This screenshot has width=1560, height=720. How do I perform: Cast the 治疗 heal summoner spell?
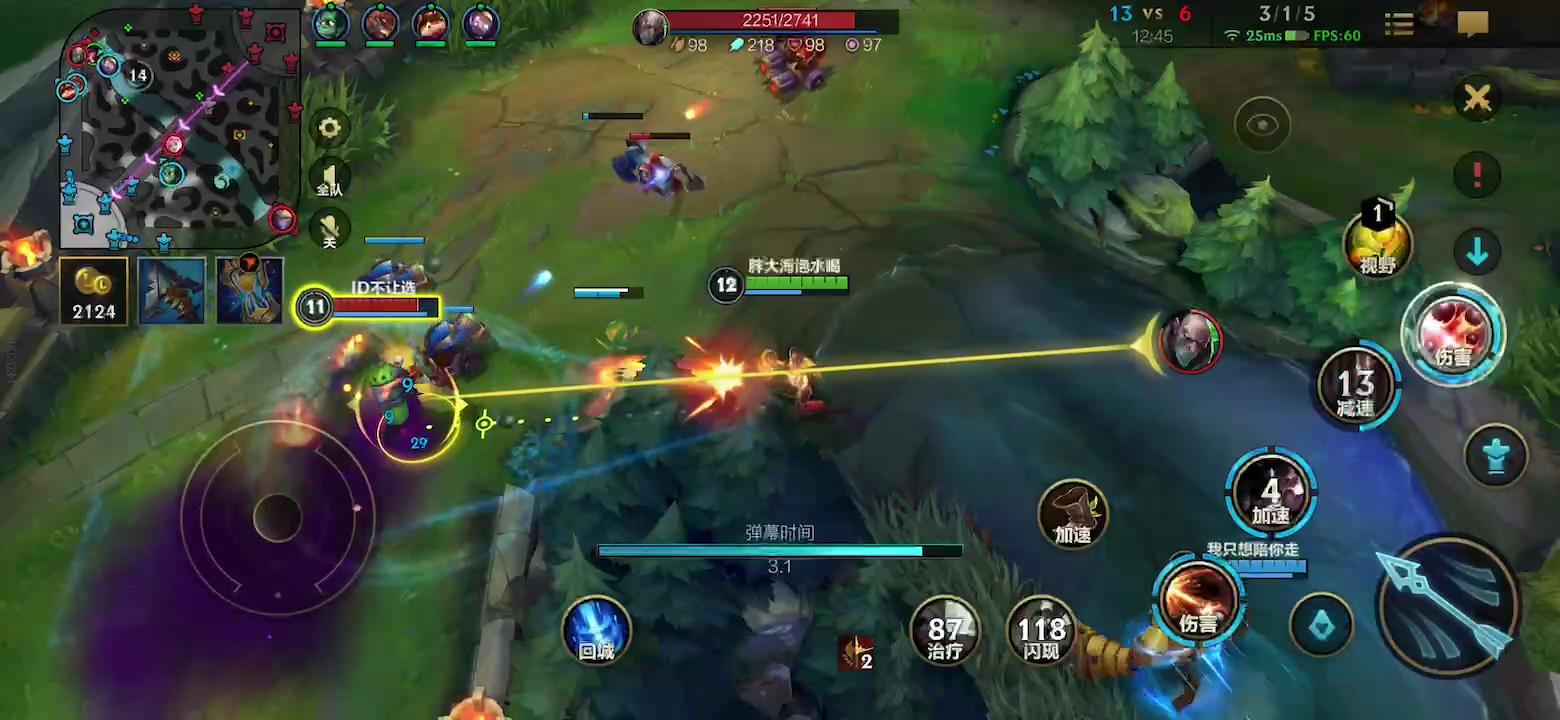pos(945,632)
